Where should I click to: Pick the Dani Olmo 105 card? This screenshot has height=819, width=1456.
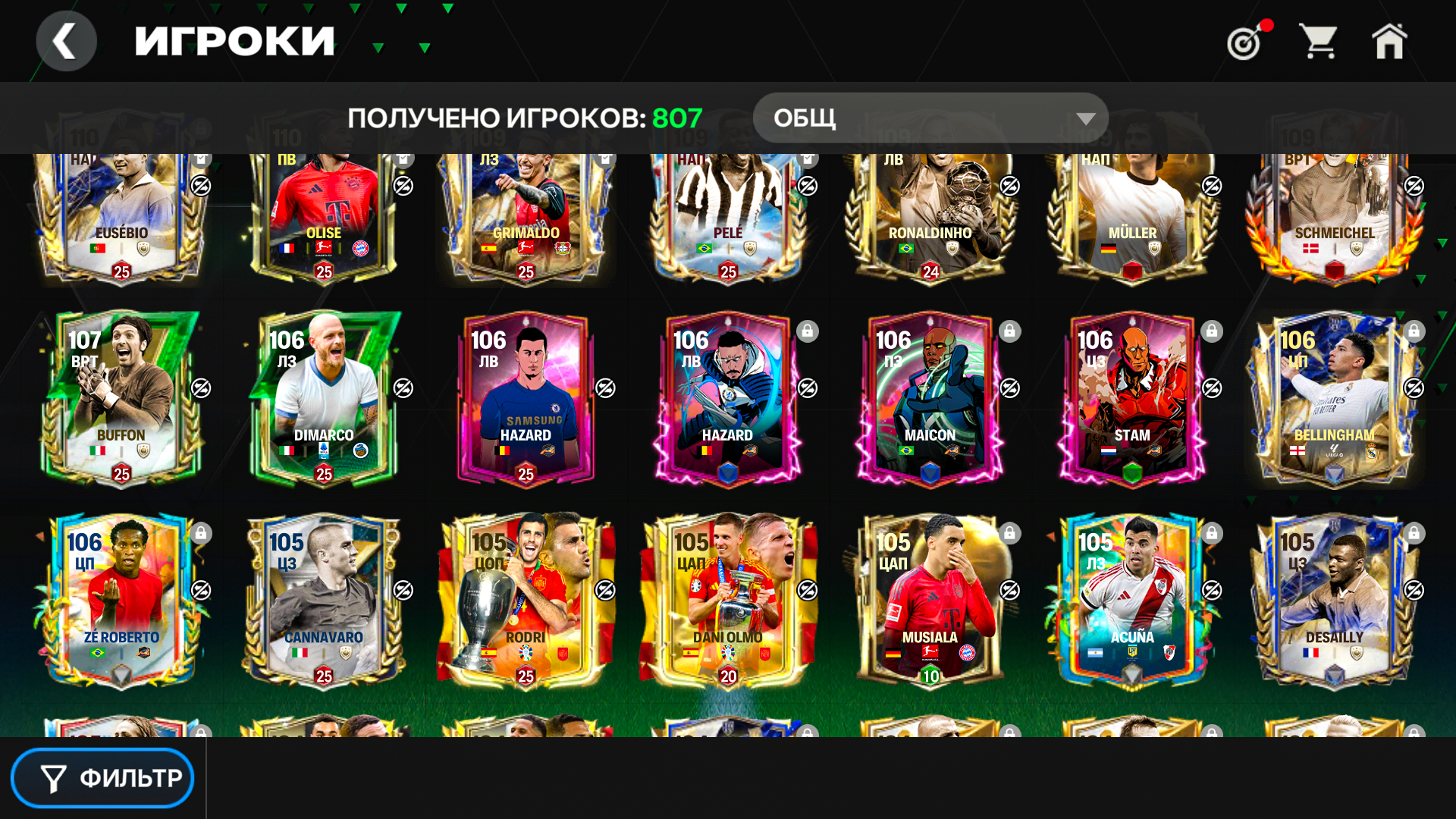(728, 601)
